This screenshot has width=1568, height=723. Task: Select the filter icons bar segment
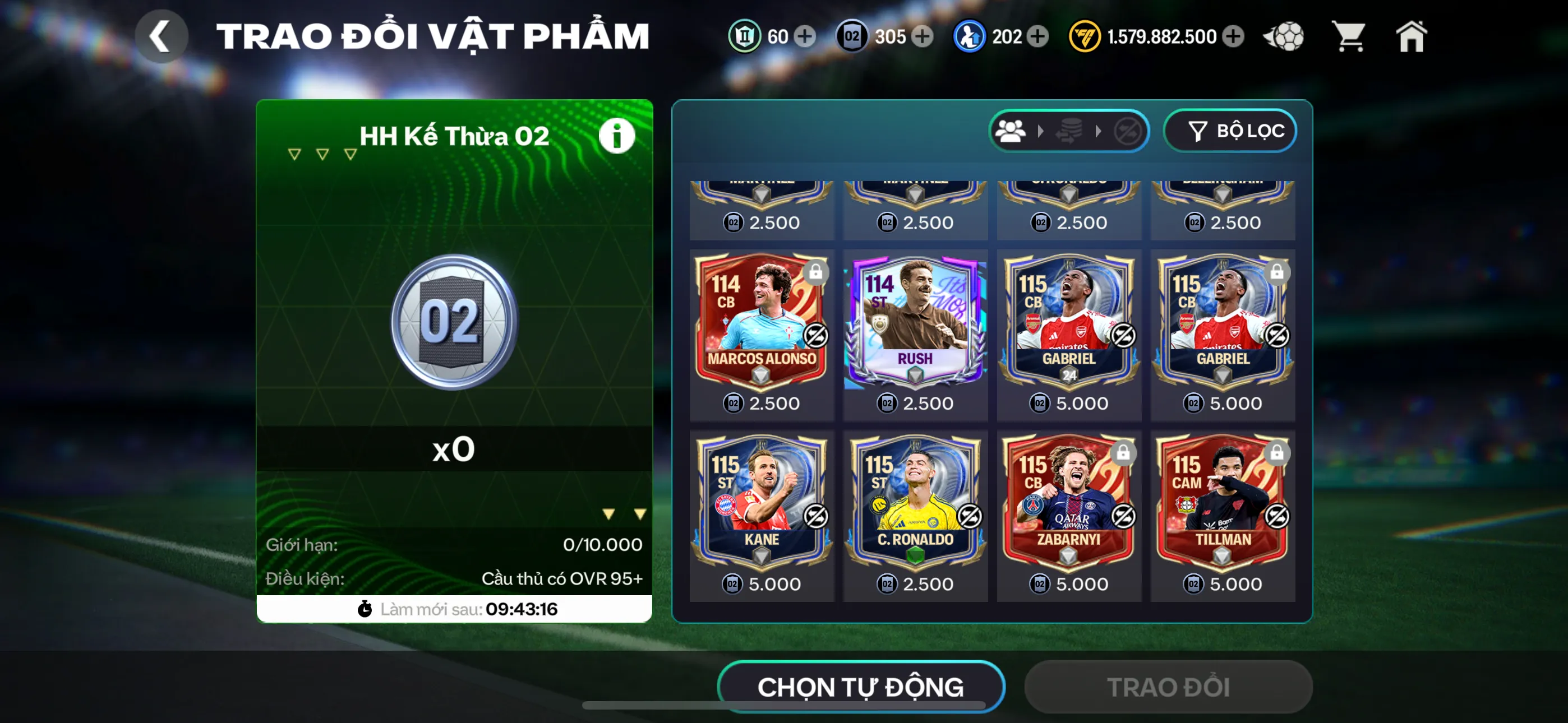tap(1068, 130)
